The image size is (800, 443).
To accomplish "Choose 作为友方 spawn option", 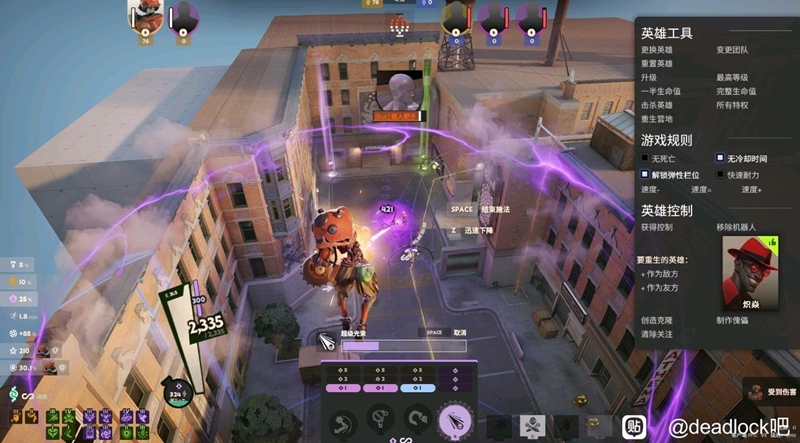I will [x=661, y=287].
